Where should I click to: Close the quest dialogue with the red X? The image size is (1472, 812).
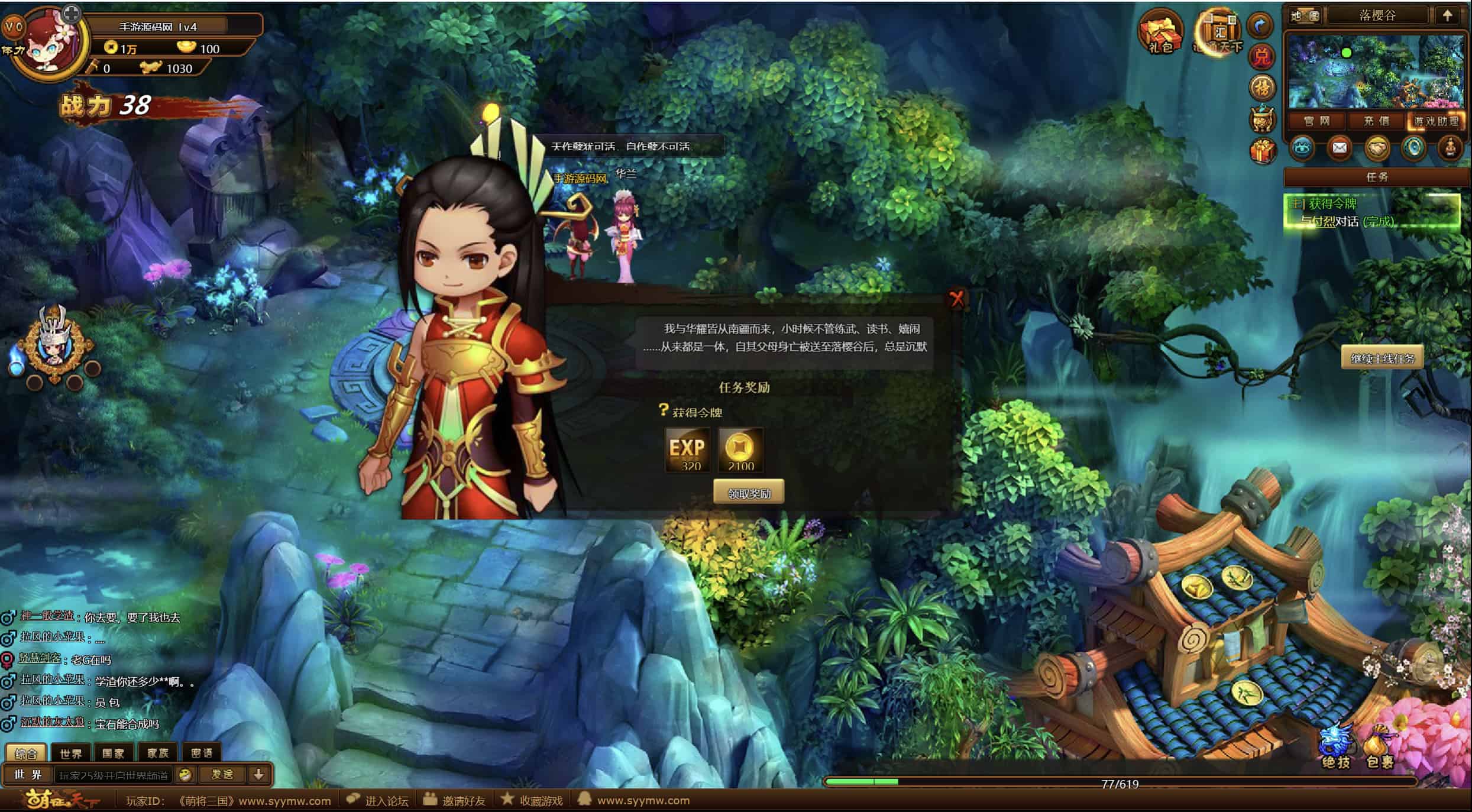click(956, 299)
